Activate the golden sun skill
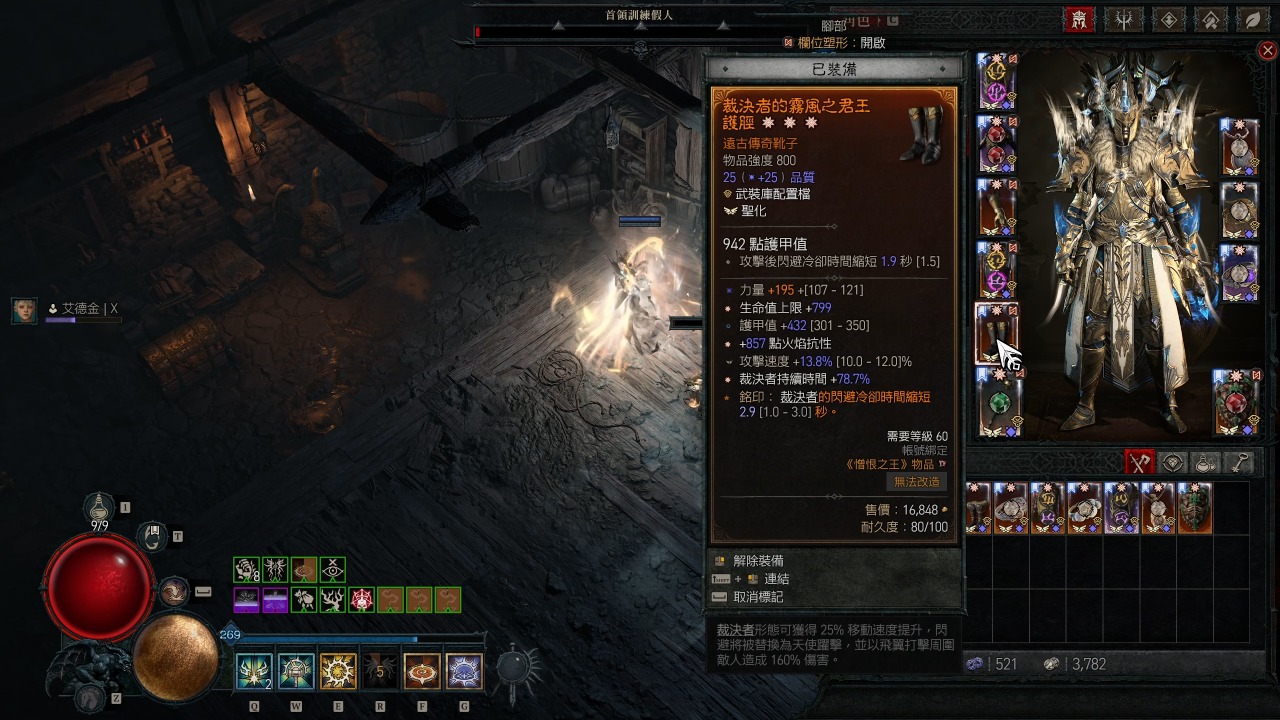 [337, 671]
